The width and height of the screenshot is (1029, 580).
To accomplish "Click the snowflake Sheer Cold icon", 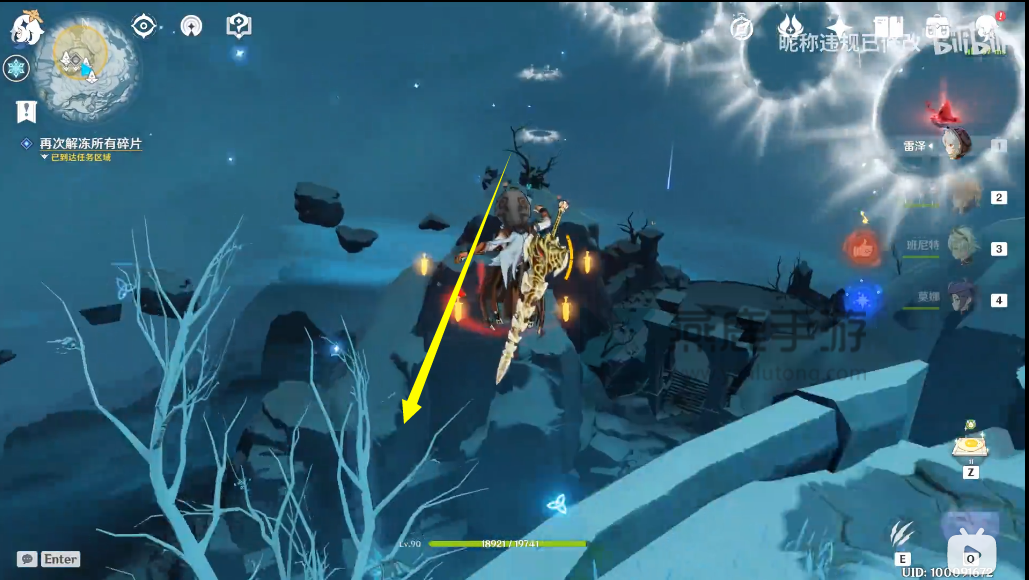I will (16, 68).
